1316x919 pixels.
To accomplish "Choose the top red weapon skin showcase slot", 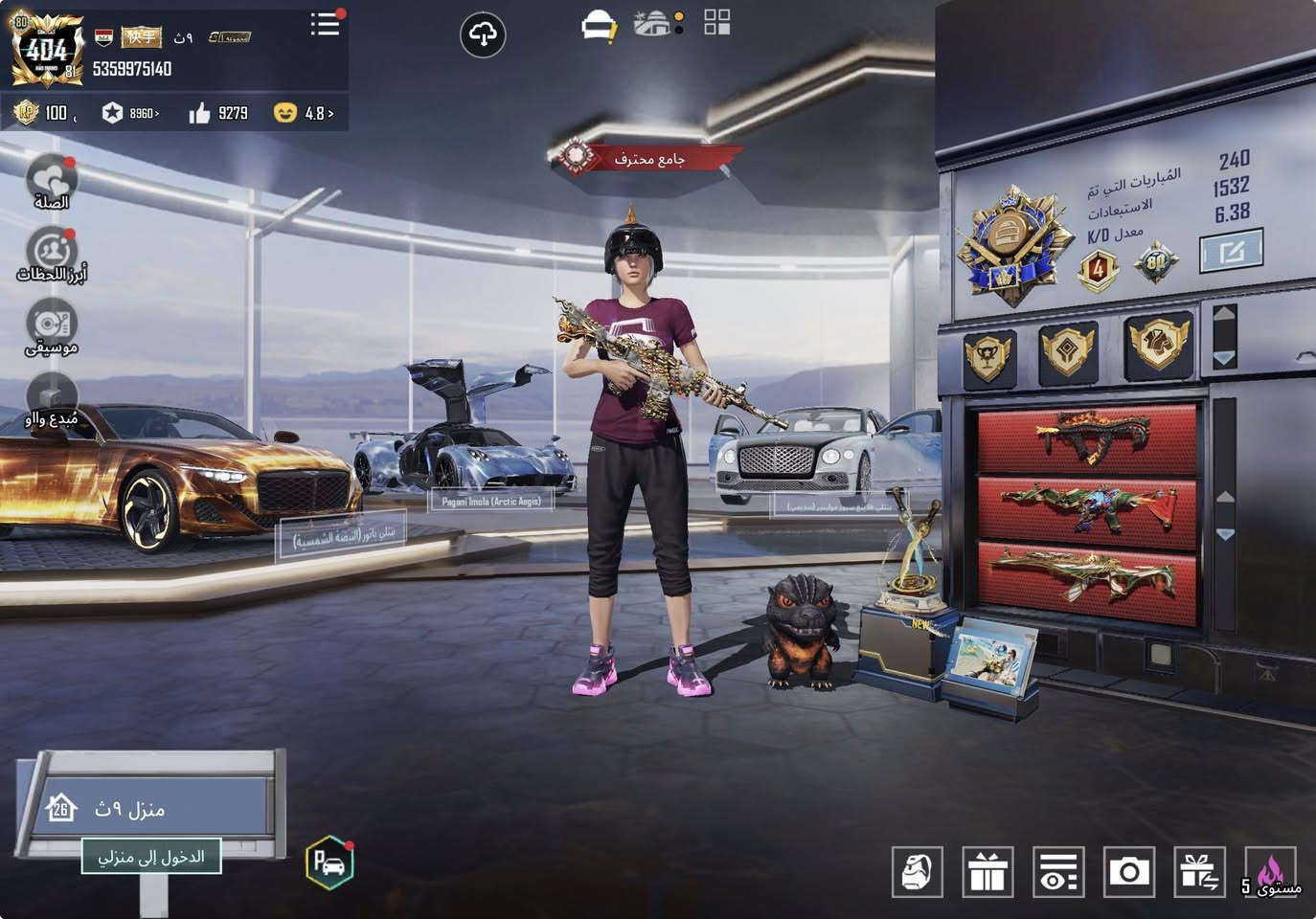I will (1087, 439).
